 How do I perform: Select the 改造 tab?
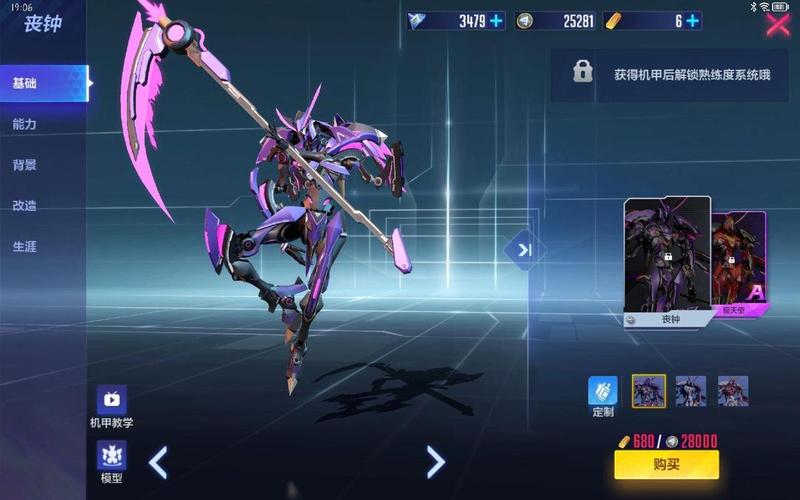point(26,205)
